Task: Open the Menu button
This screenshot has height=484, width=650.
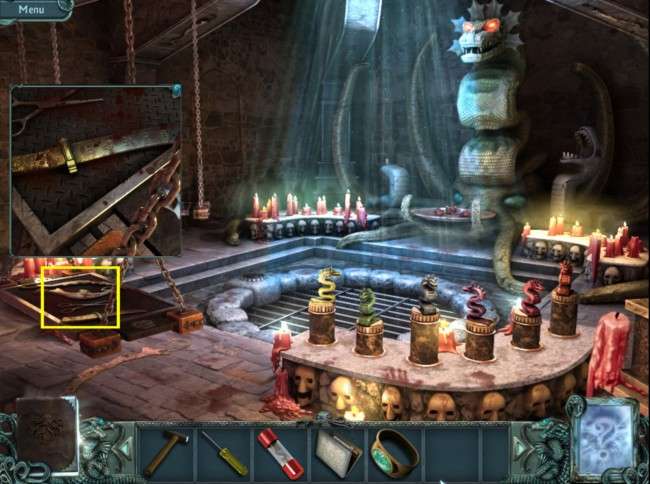Action: [x=31, y=9]
